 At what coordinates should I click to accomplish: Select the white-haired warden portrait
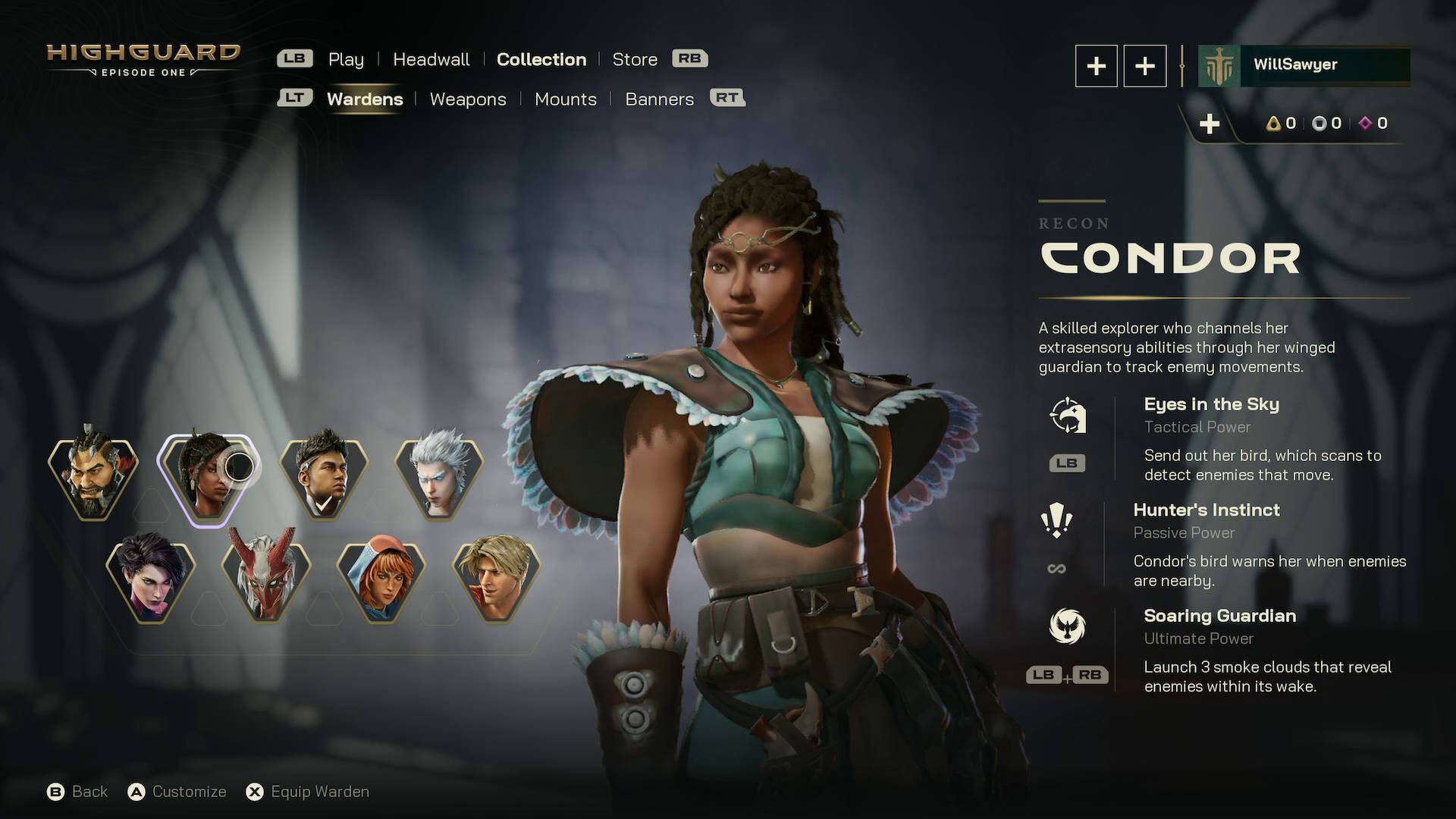[x=438, y=475]
